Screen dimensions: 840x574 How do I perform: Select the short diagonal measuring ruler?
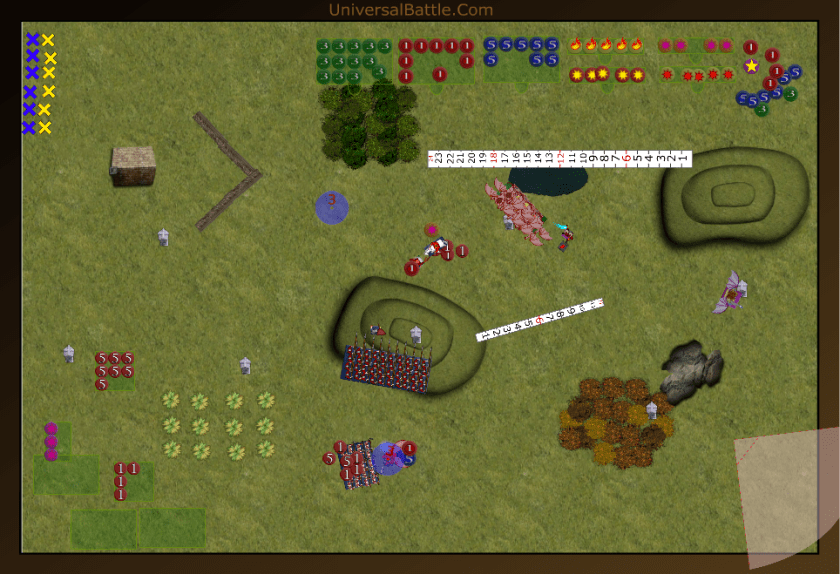coord(541,319)
